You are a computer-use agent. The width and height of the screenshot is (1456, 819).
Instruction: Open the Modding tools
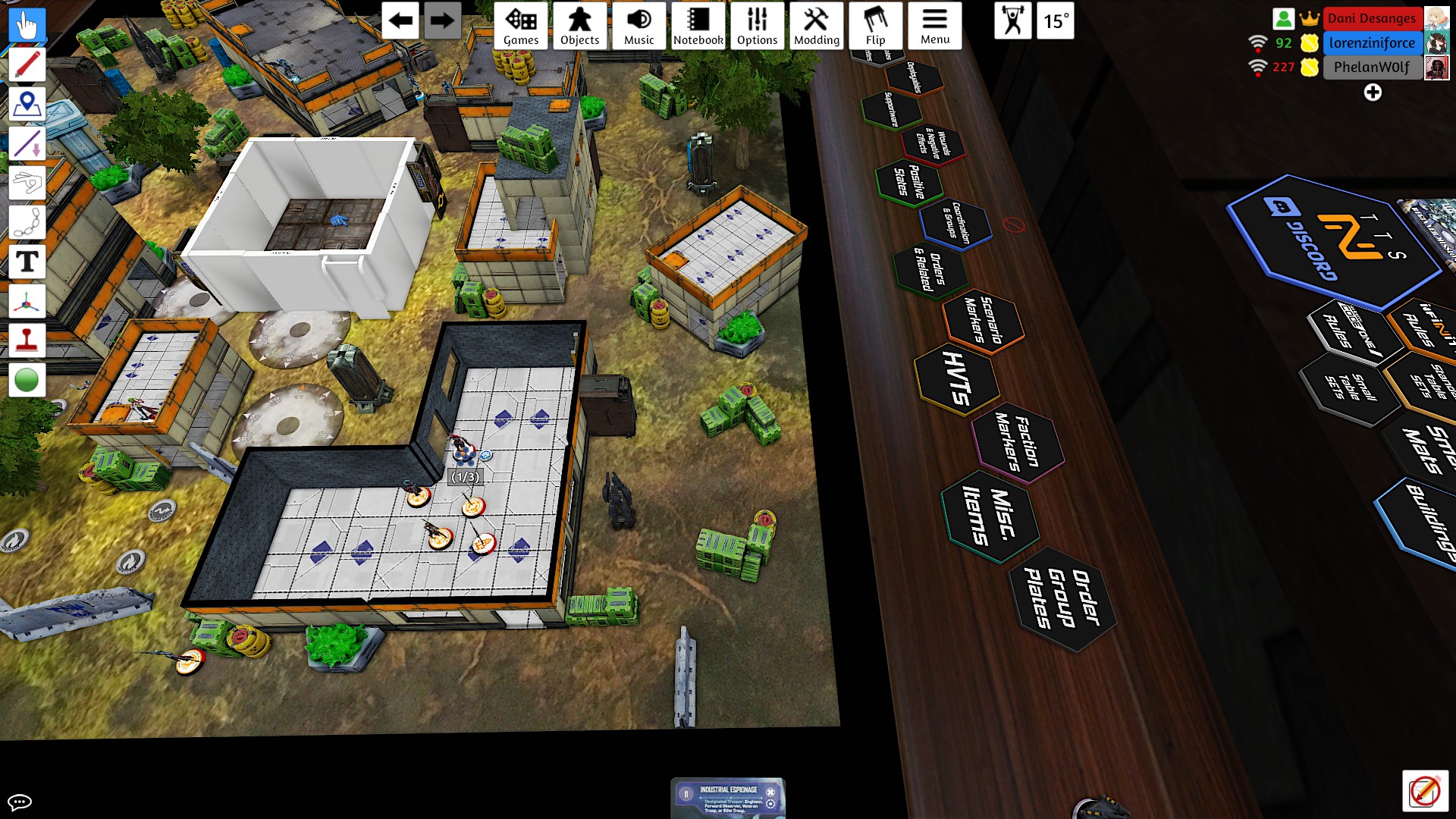pyautogui.click(x=816, y=26)
